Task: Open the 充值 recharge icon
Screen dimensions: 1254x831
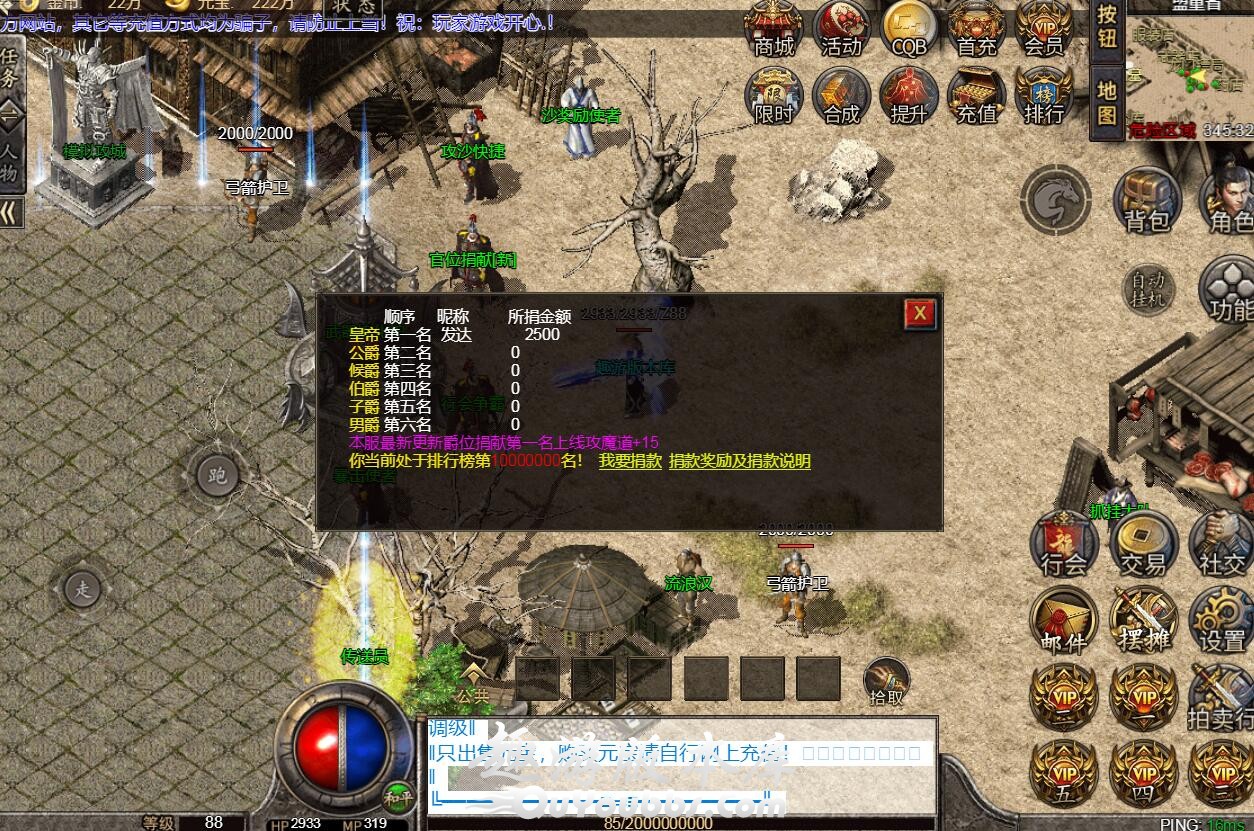Action: 977,97
